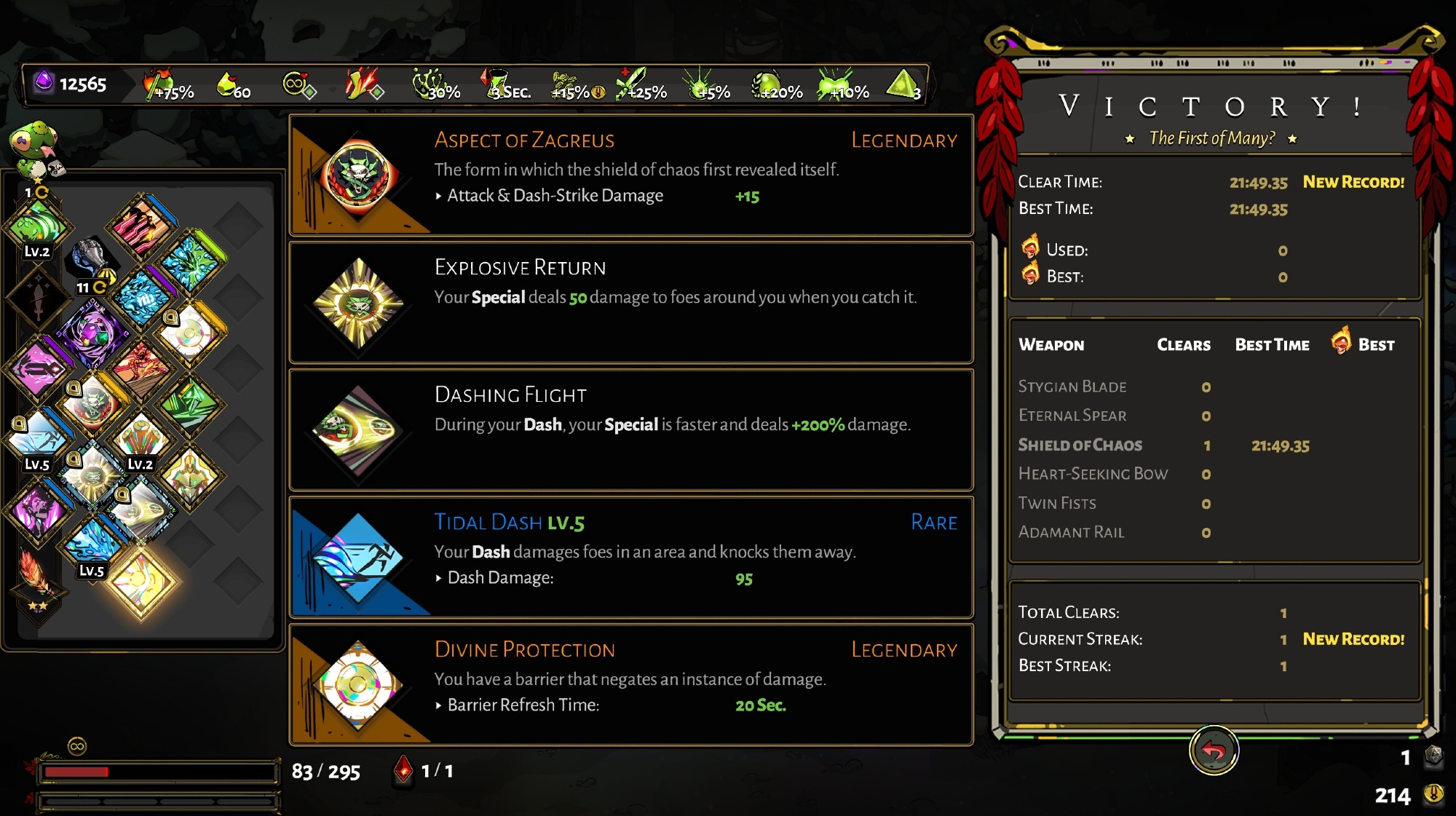1456x816 pixels.
Task: Select the Divine Protection legendary boon
Action: click(x=631, y=684)
